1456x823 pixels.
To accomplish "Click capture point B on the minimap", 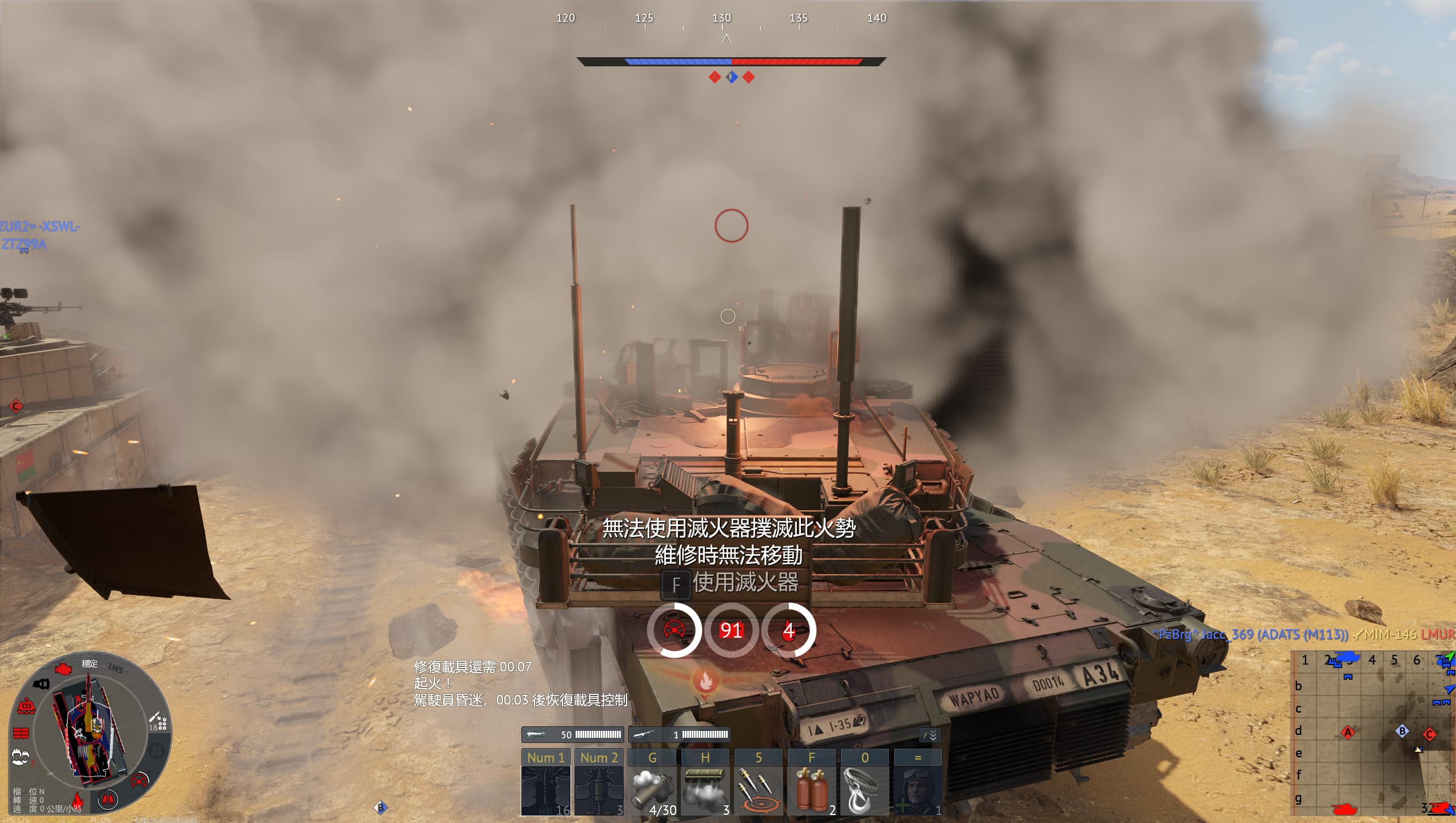I will 1402,731.
